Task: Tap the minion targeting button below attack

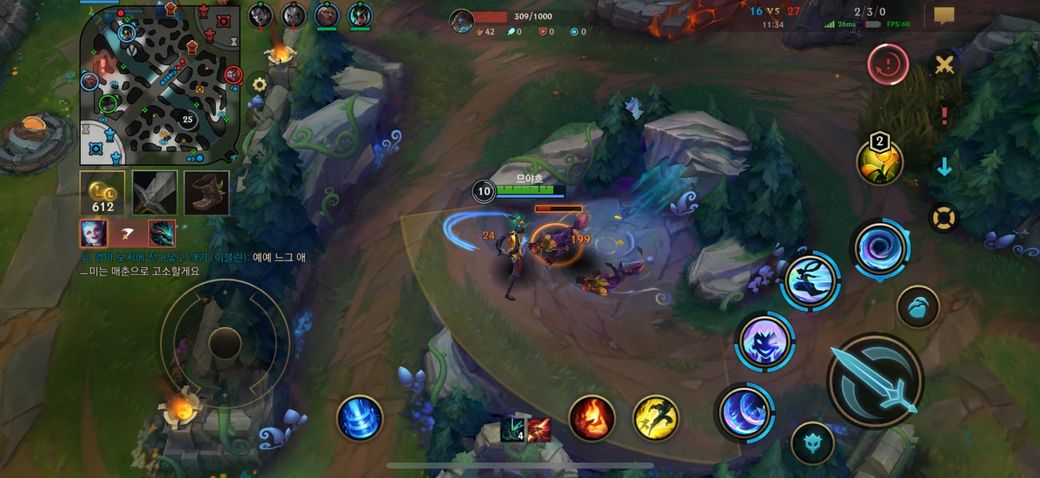Action: pyautogui.click(x=812, y=443)
